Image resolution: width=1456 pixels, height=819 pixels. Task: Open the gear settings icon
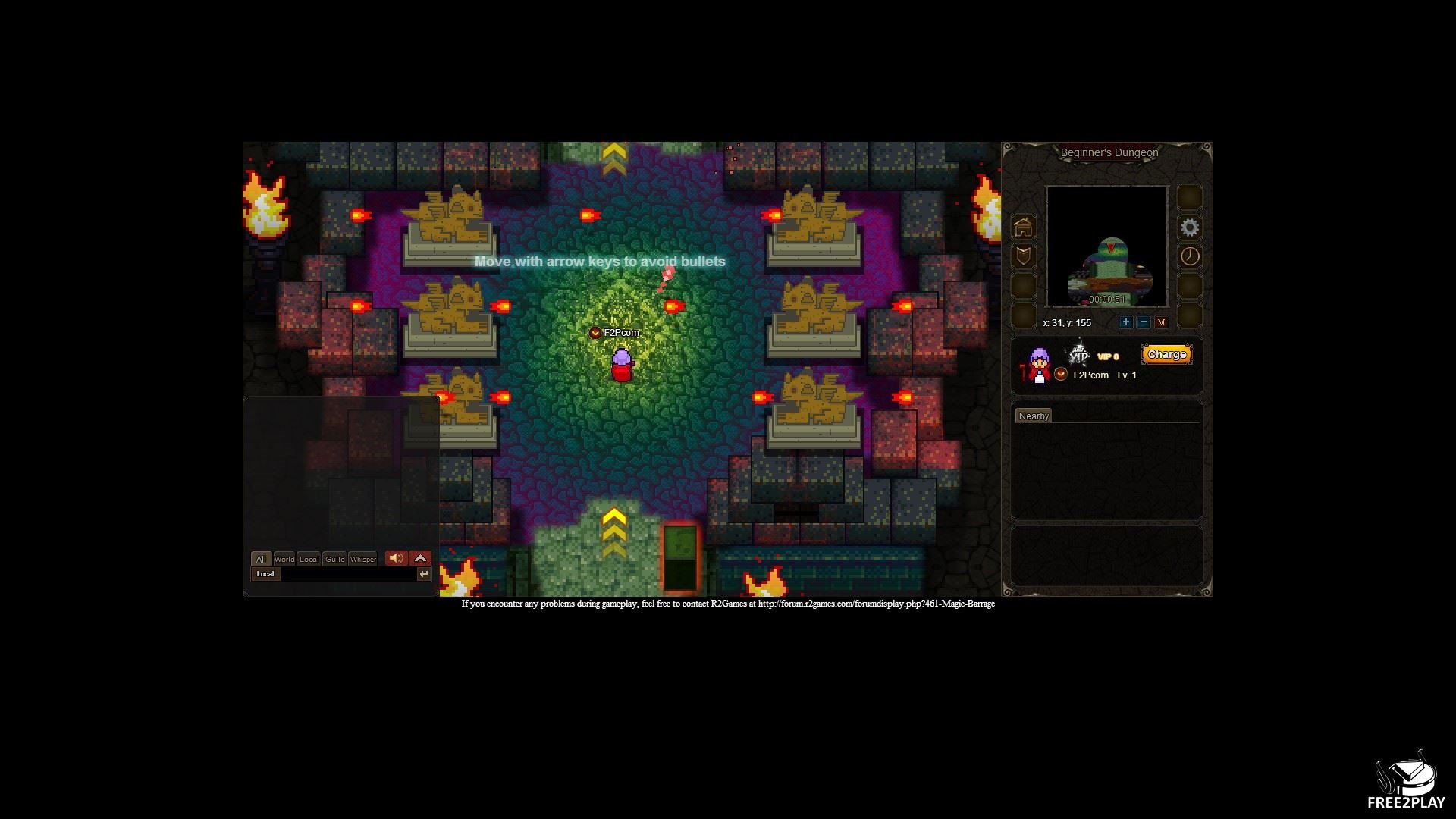click(x=1189, y=227)
